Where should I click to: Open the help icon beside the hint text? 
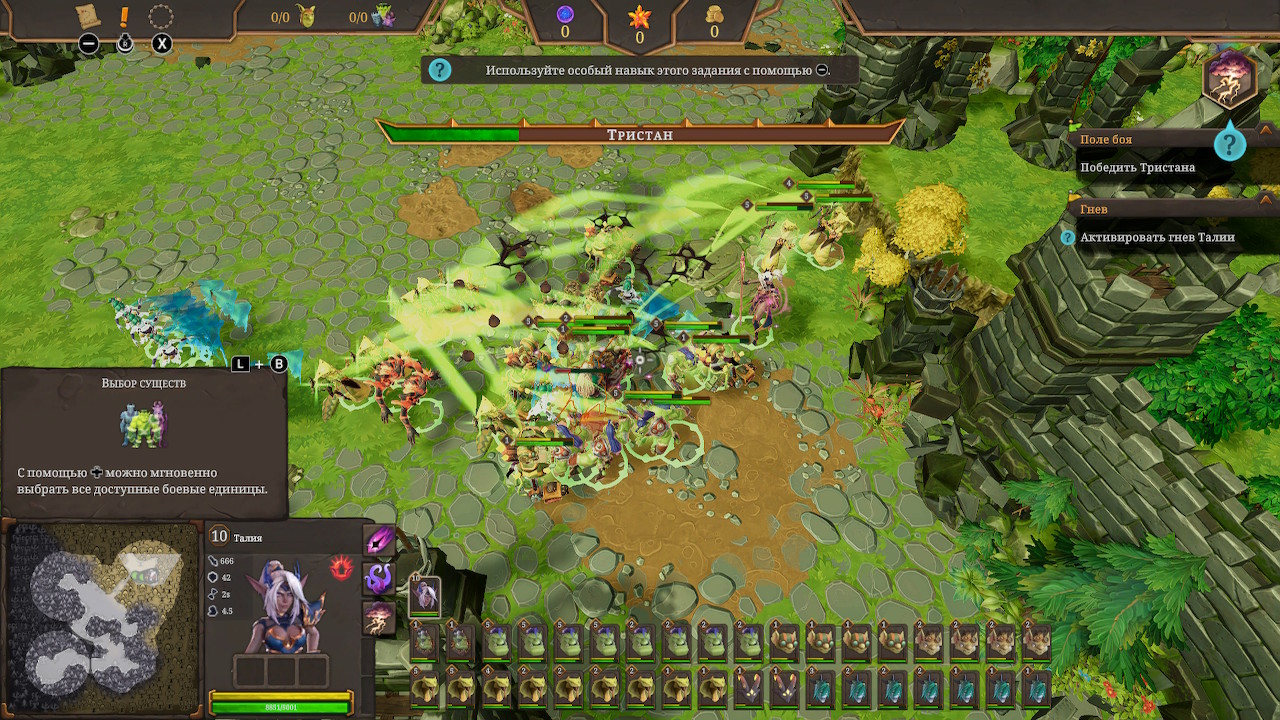click(x=440, y=70)
